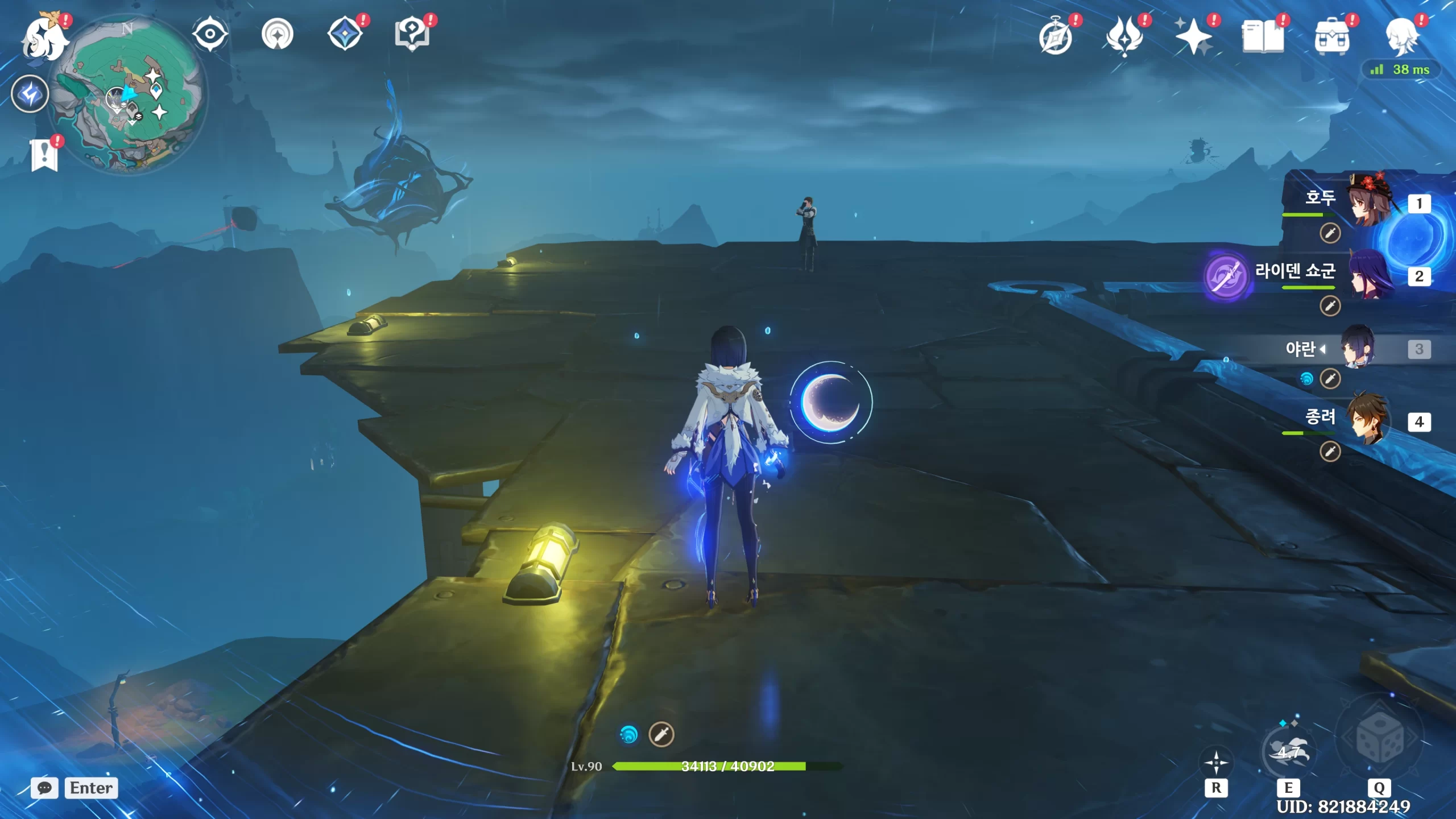Open the tutorial question mark icon
Image resolution: width=1456 pixels, height=819 pixels.
[x=412, y=34]
